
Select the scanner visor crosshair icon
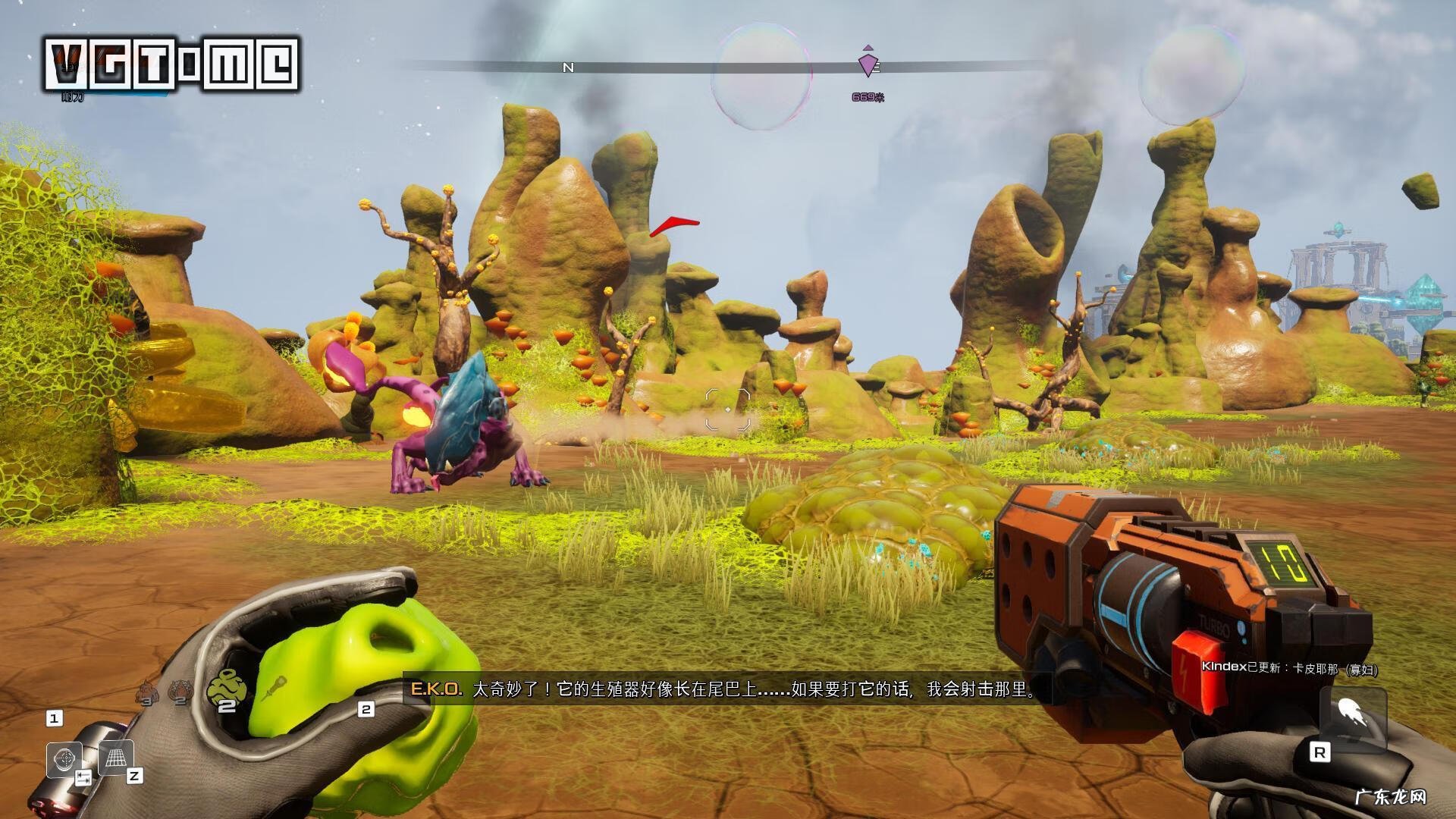point(64,758)
